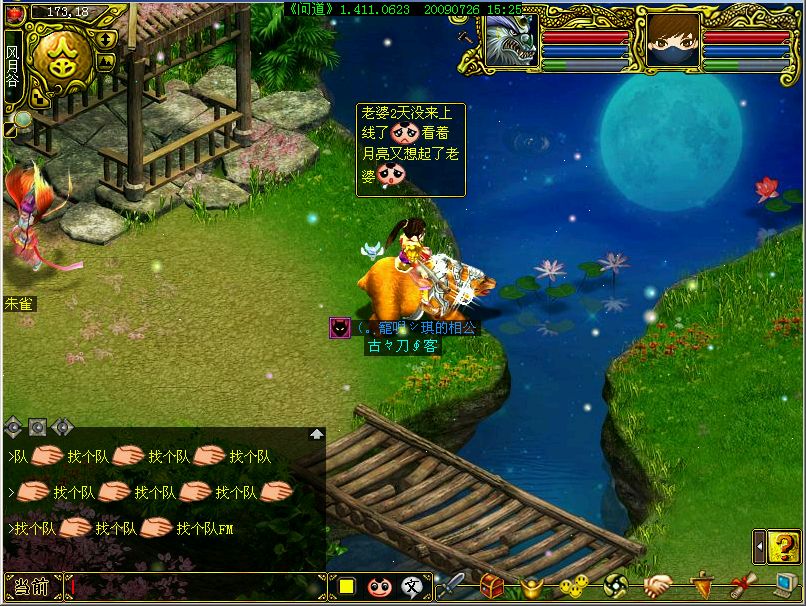This screenshot has height=606, width=806.
Task: Select the wolf pet portrait
Action: pyautogui.click(x=512, y=40)
